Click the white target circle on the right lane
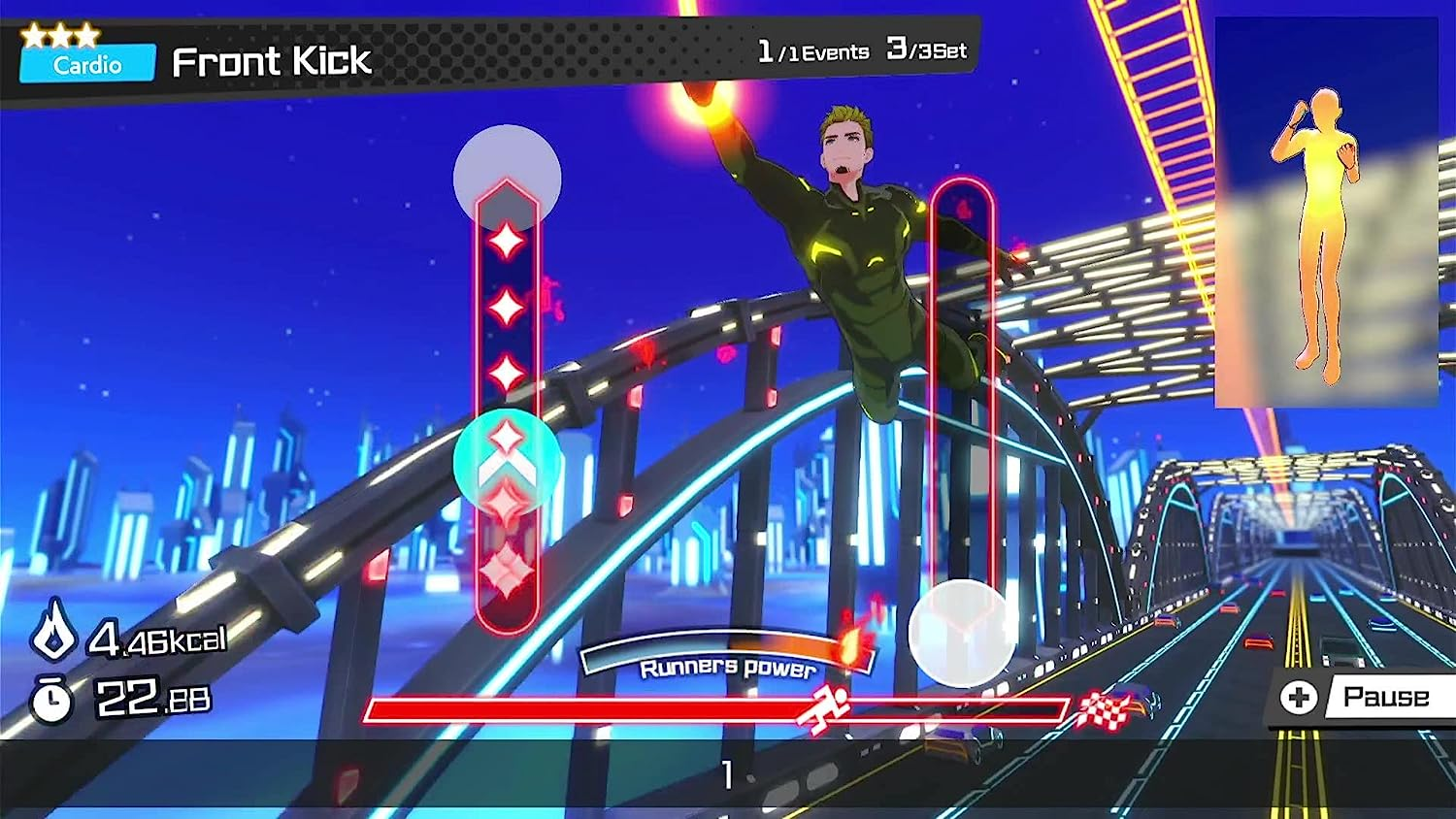Viewport: 1456px width, 819px height. click(x=961, y=631)
